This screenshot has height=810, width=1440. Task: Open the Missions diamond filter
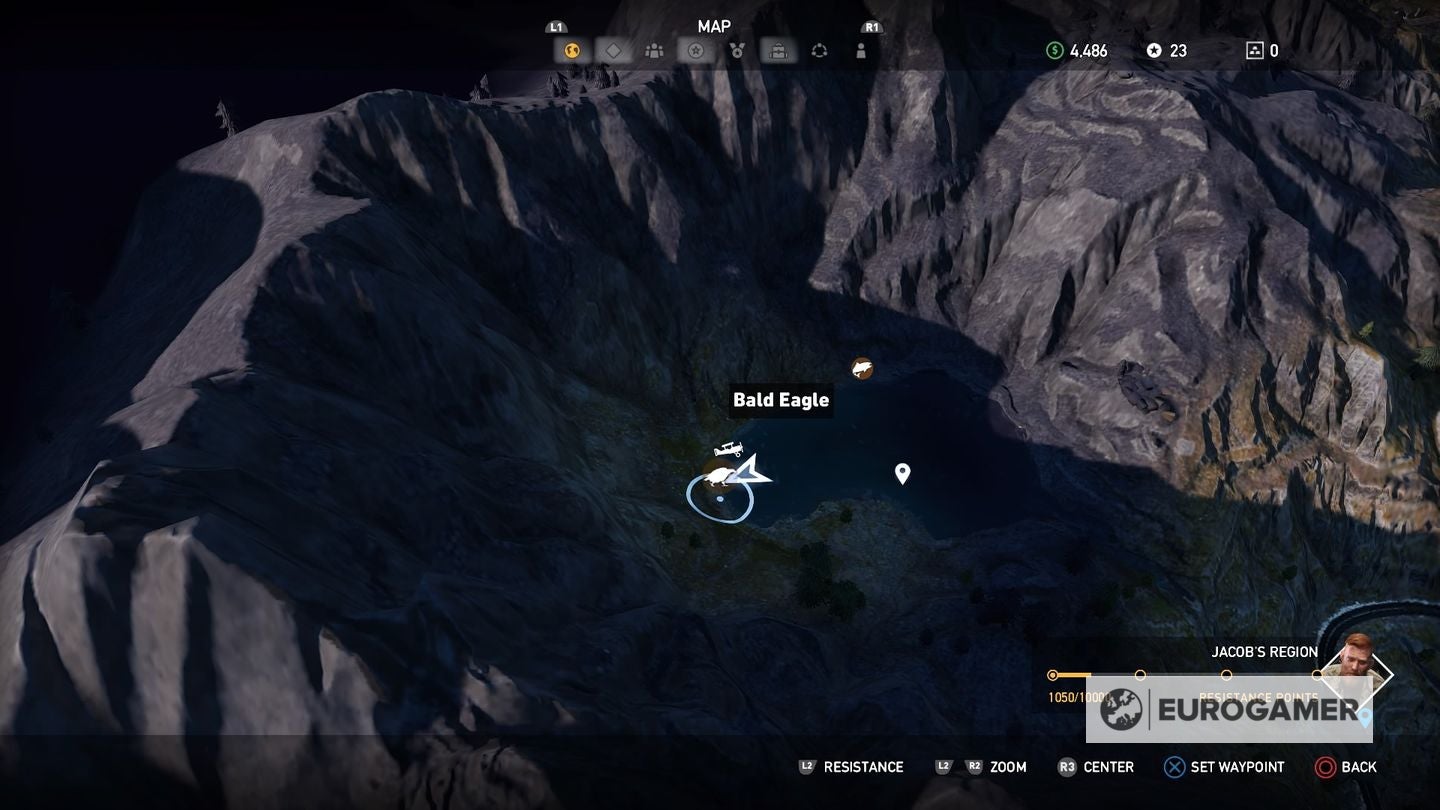tap(613, 48)
